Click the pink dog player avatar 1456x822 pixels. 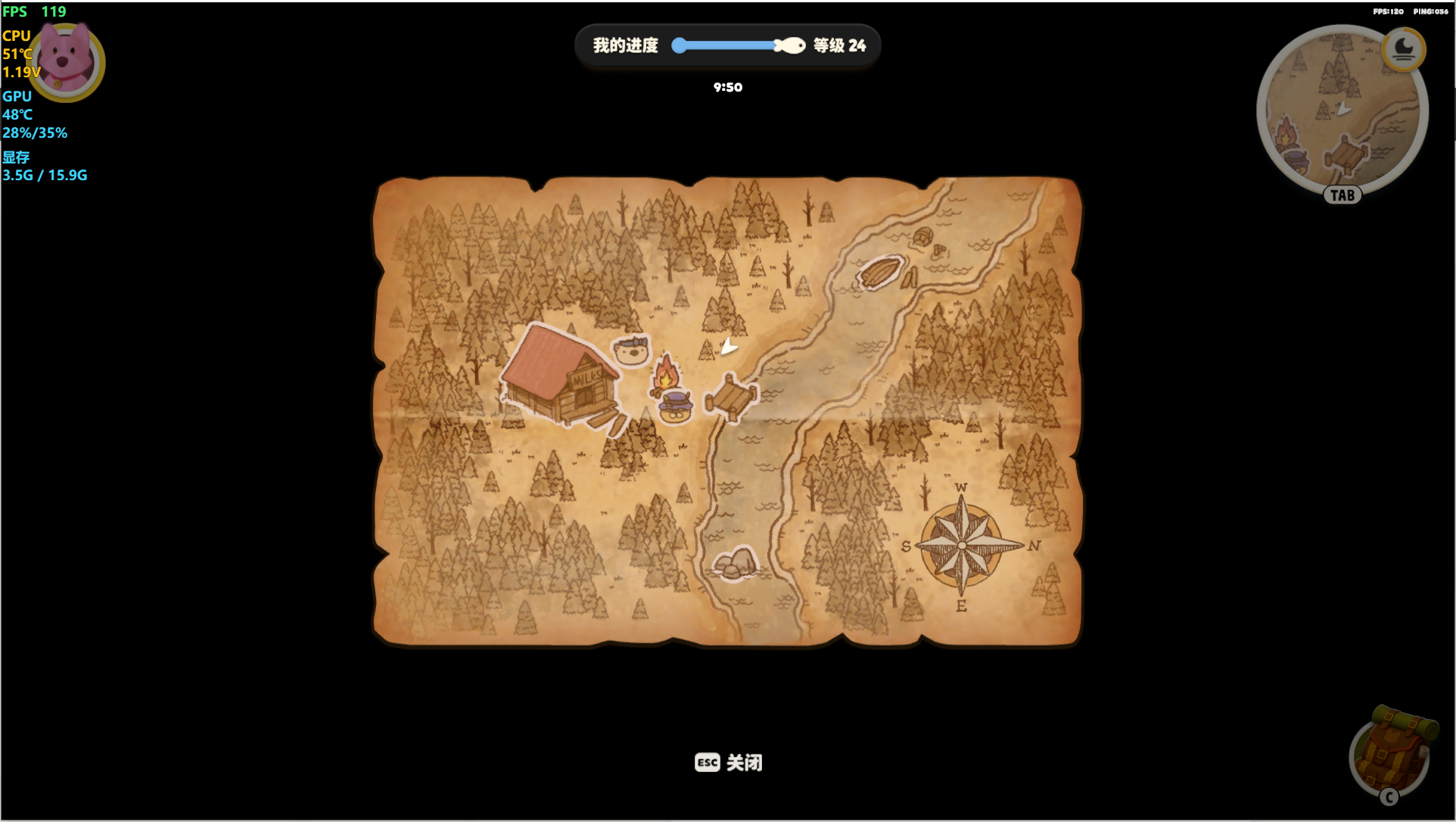click(x=67, y=61)
